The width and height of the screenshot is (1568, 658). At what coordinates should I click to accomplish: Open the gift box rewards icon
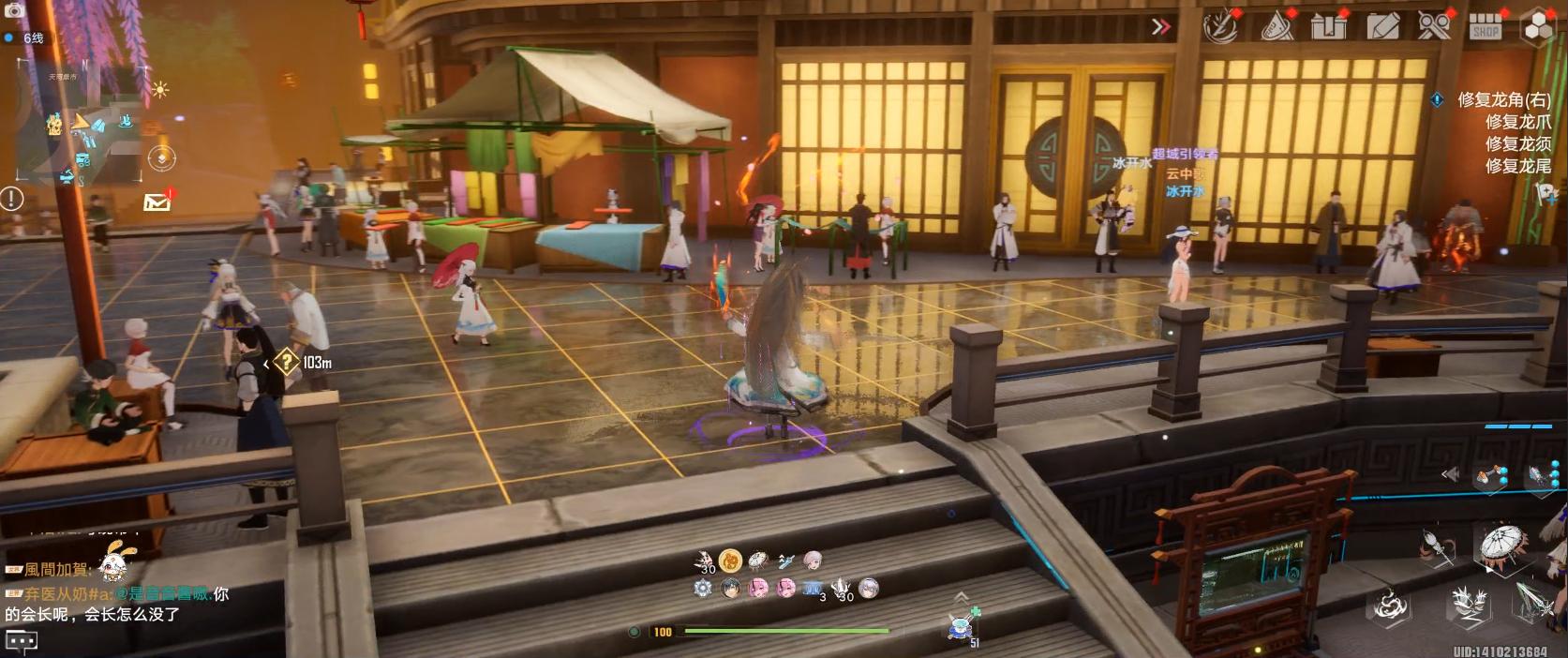[1328, 26]
